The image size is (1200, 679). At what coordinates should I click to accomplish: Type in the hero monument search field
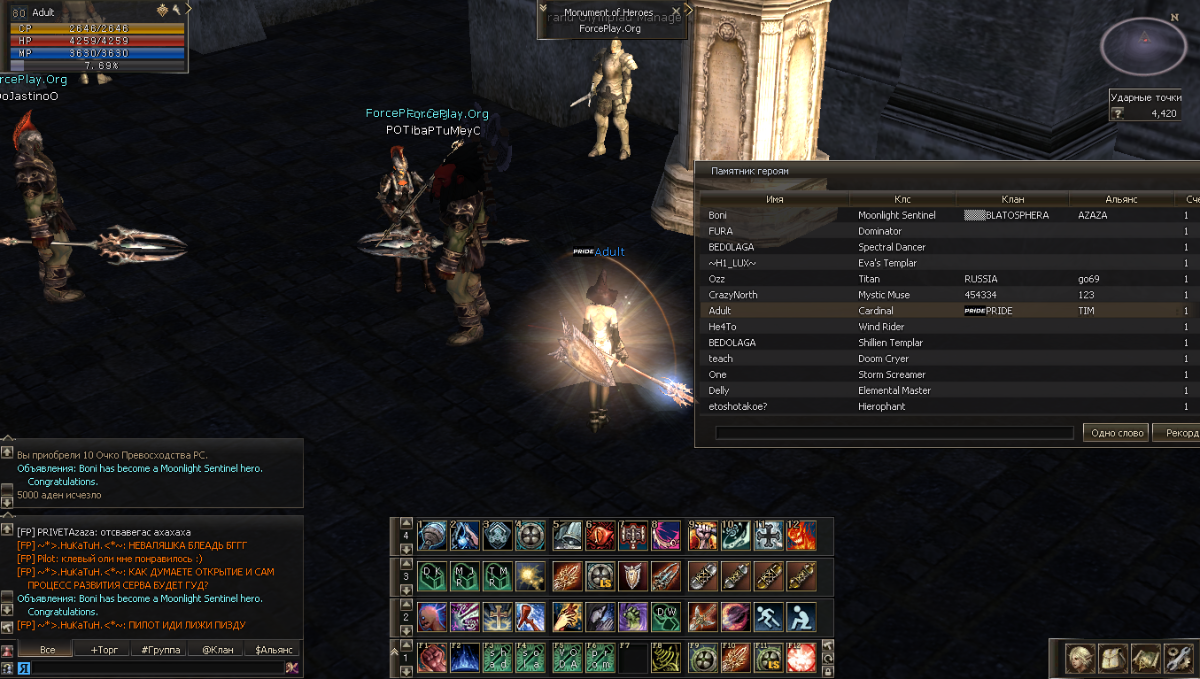894,433
